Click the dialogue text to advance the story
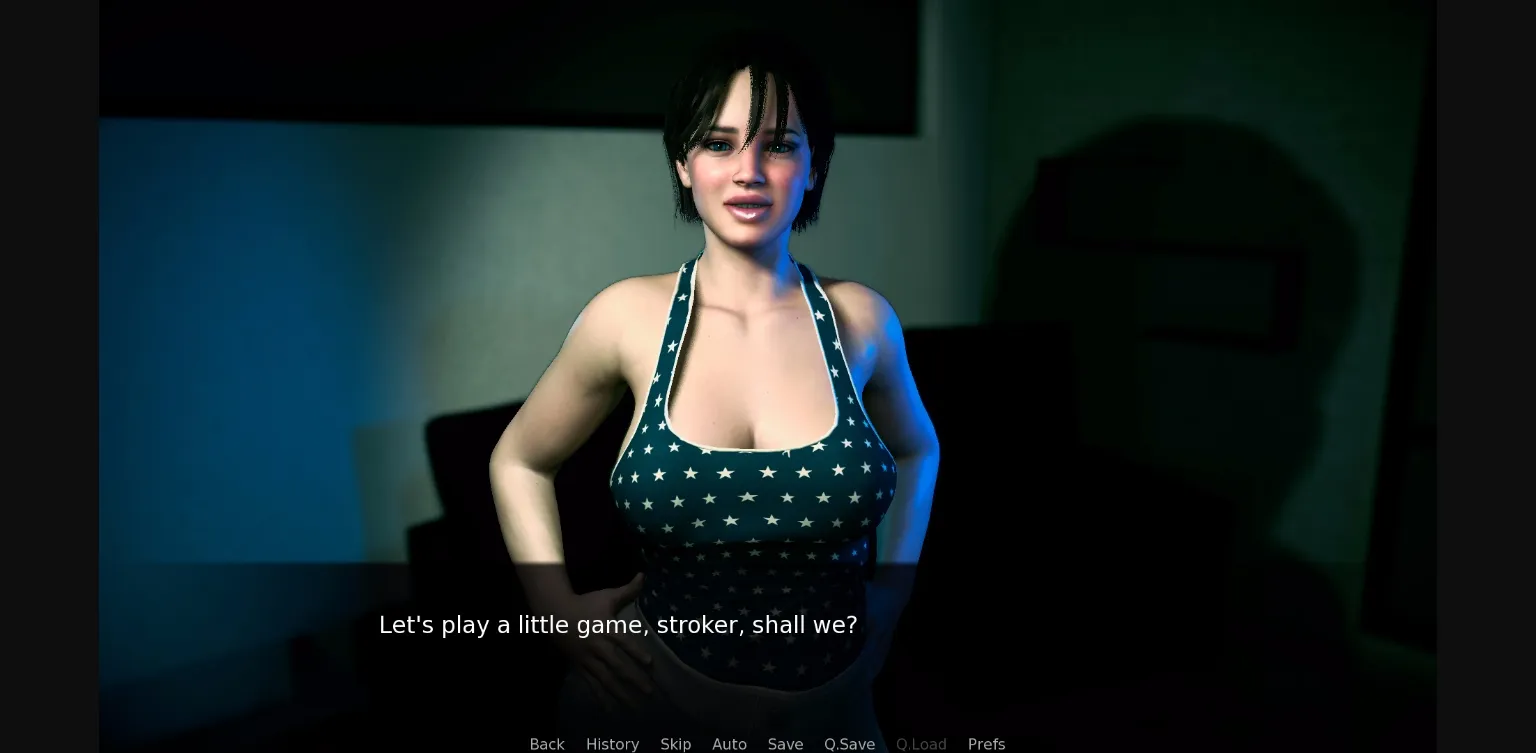 click(618, 625)
